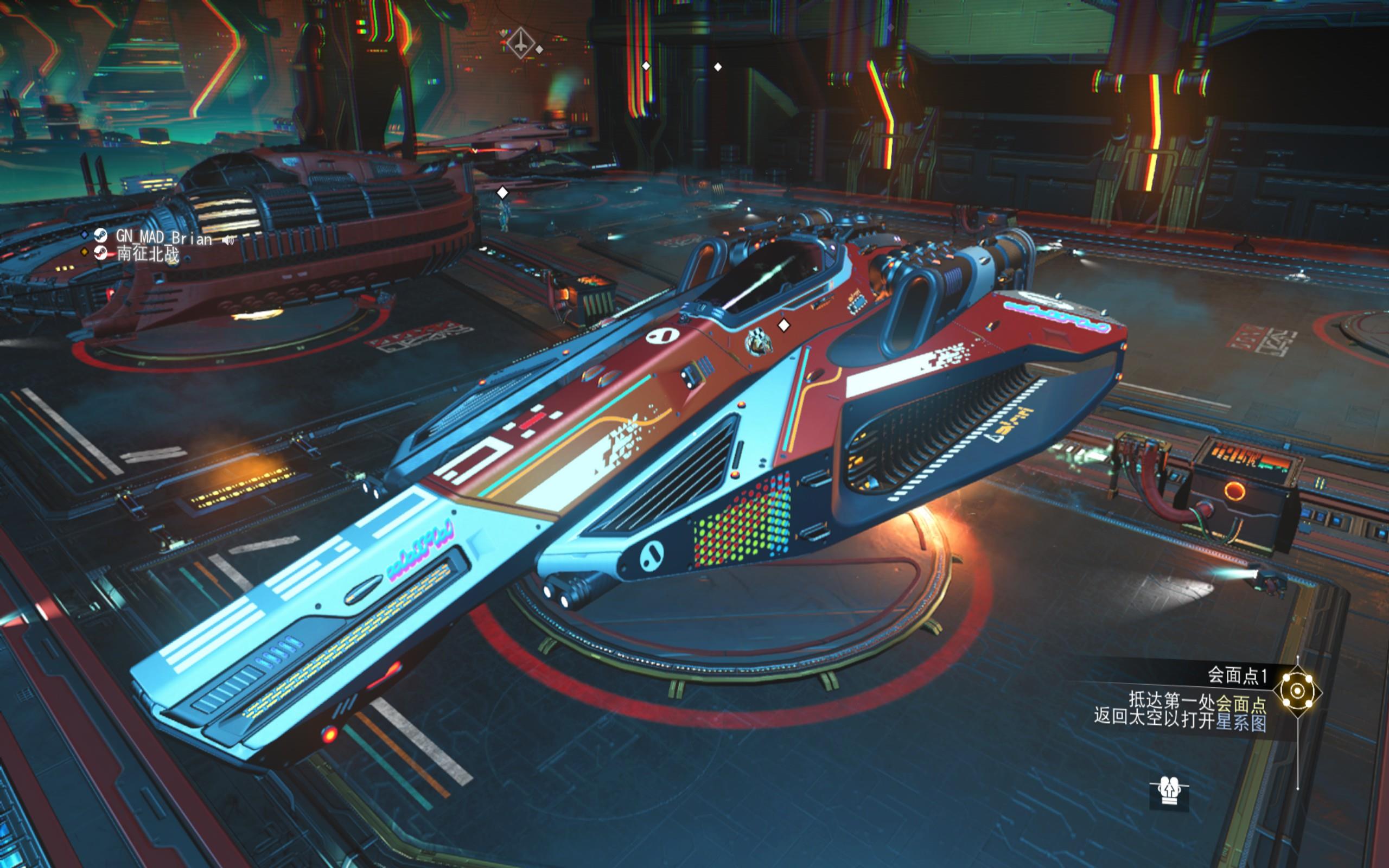Click the white upload-arrow icon above the bottom edge

[1169, 792]
